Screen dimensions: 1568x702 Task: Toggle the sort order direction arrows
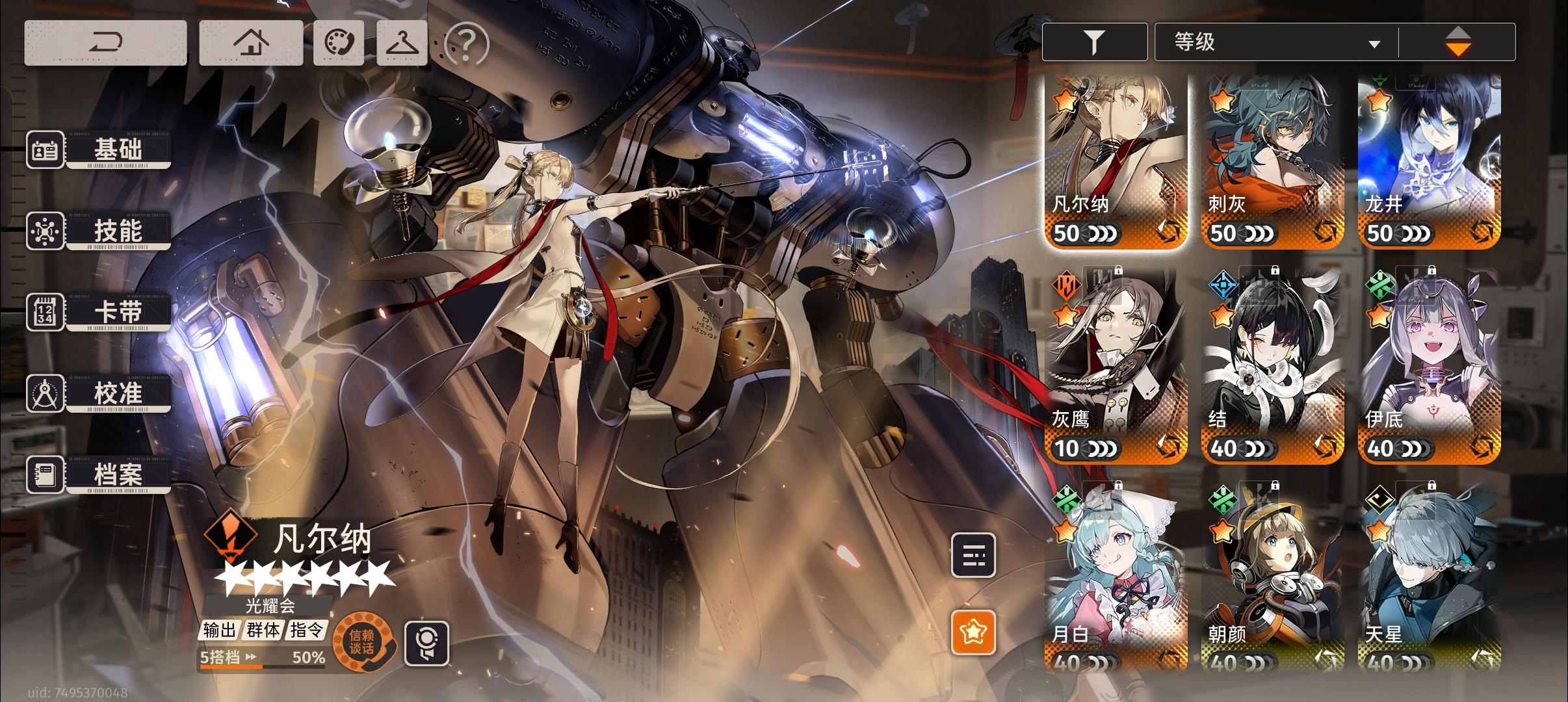pos(1459,41)
